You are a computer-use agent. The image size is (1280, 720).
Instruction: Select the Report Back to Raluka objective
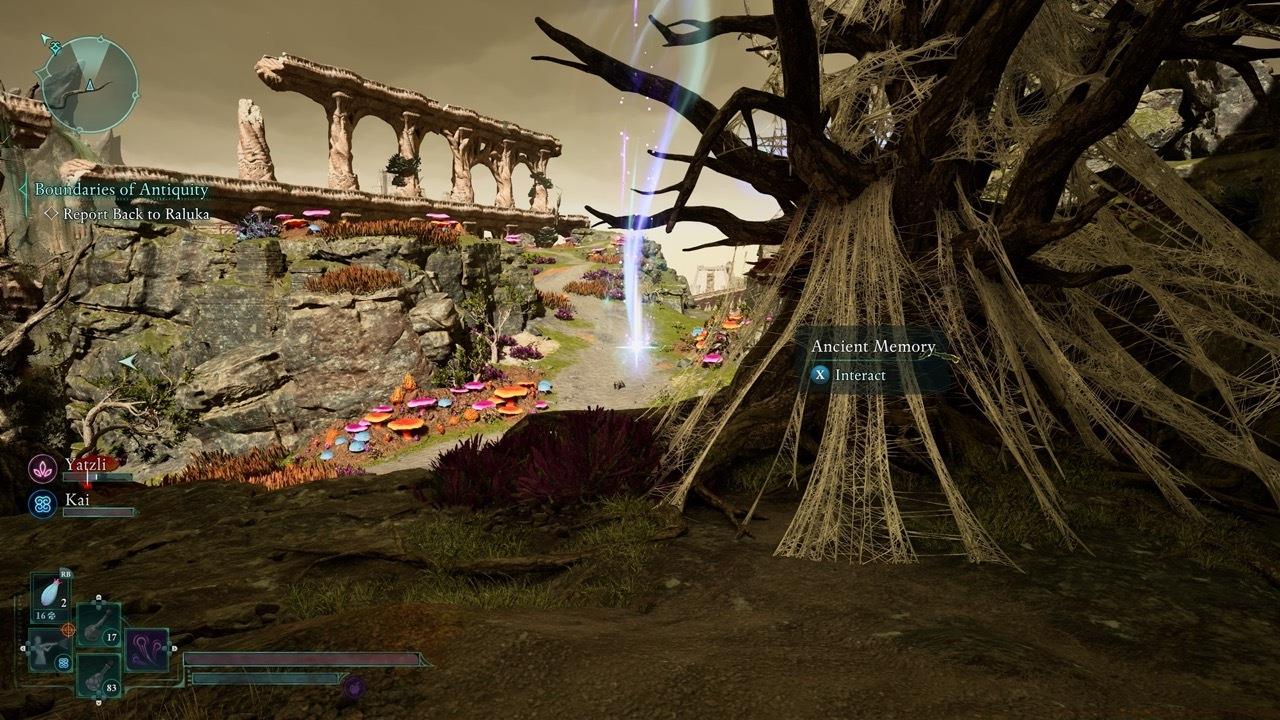tap(136, 214)
